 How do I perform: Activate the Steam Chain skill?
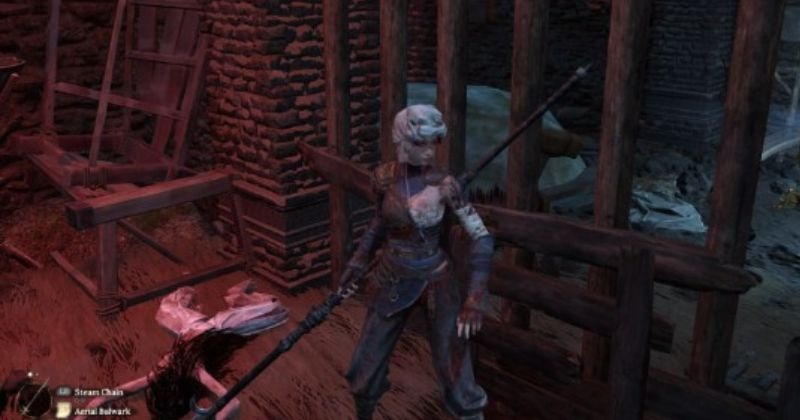98,391
